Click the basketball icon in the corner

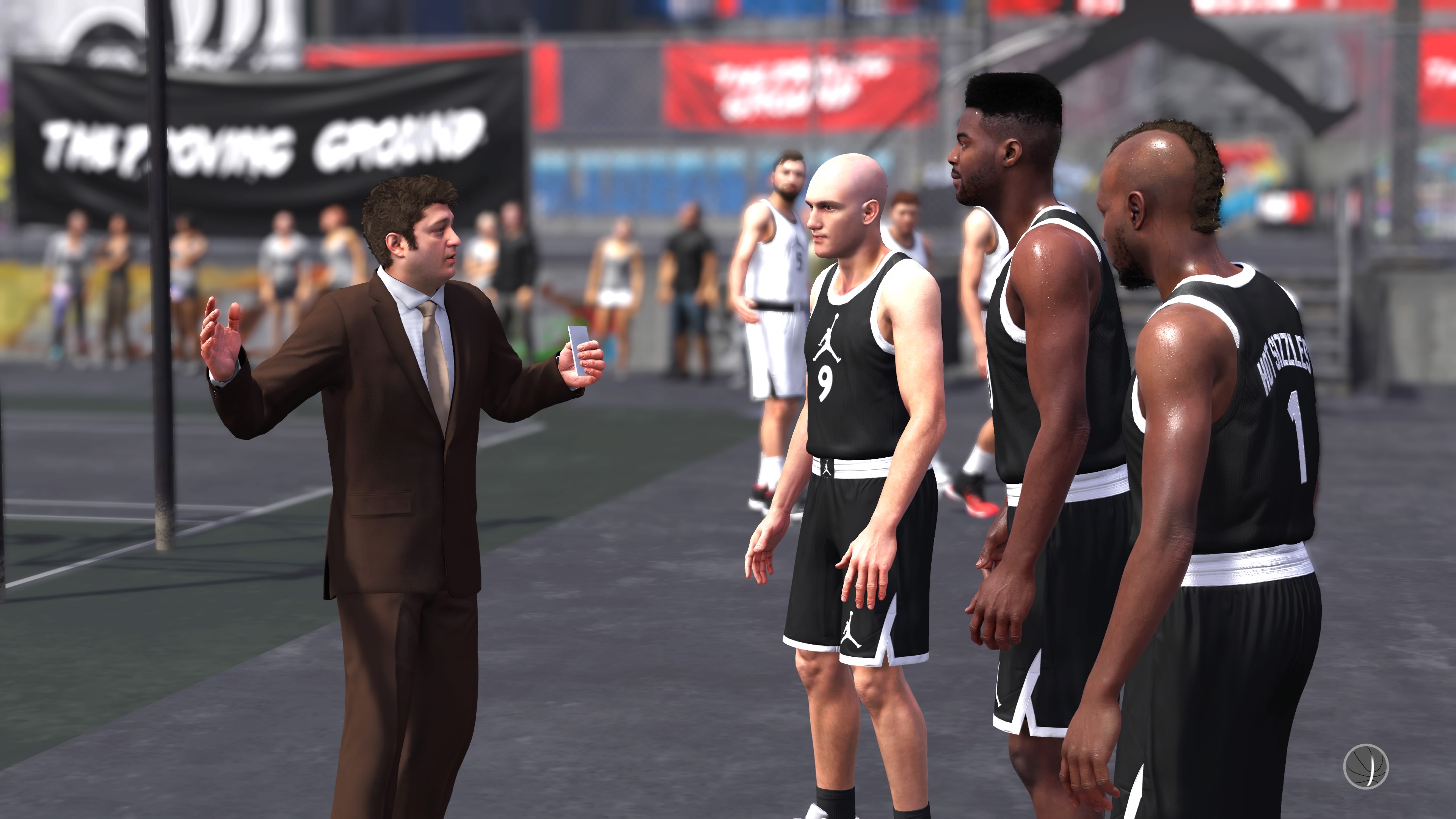(x=1365, y=766)
